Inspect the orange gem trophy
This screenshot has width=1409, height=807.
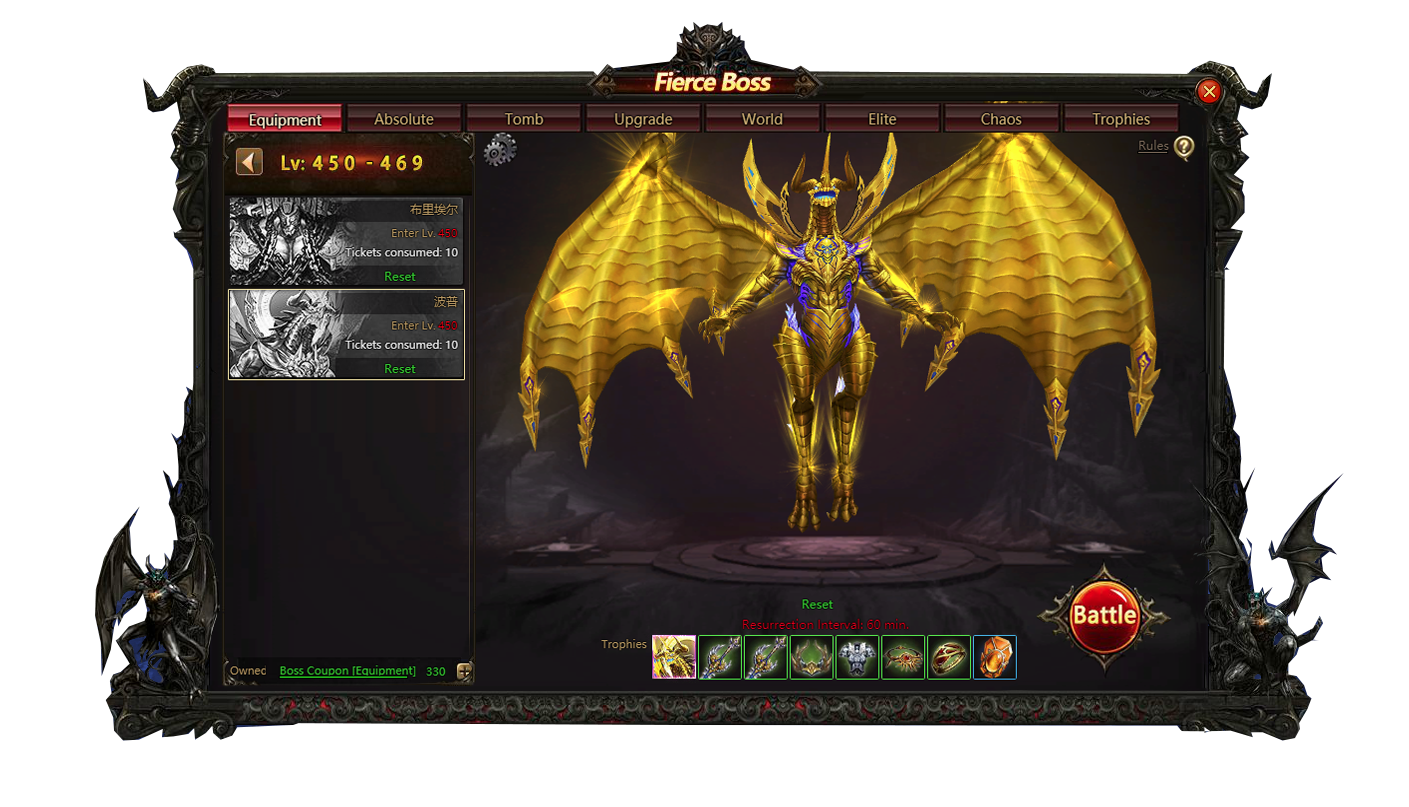click(x=995, y=657)
